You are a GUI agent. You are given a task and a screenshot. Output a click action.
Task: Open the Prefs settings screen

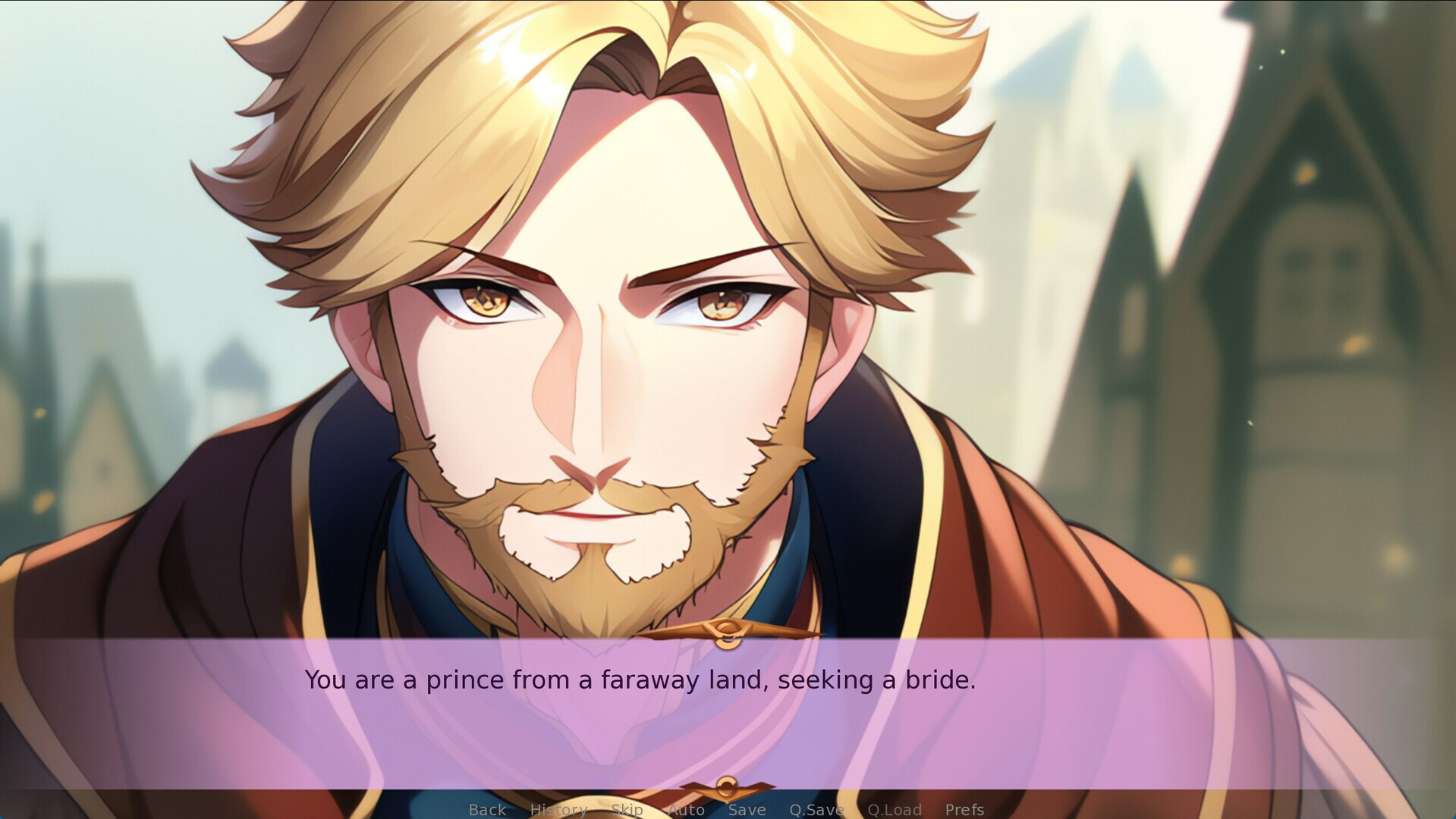pyautogui.click(x=964, y=809)
